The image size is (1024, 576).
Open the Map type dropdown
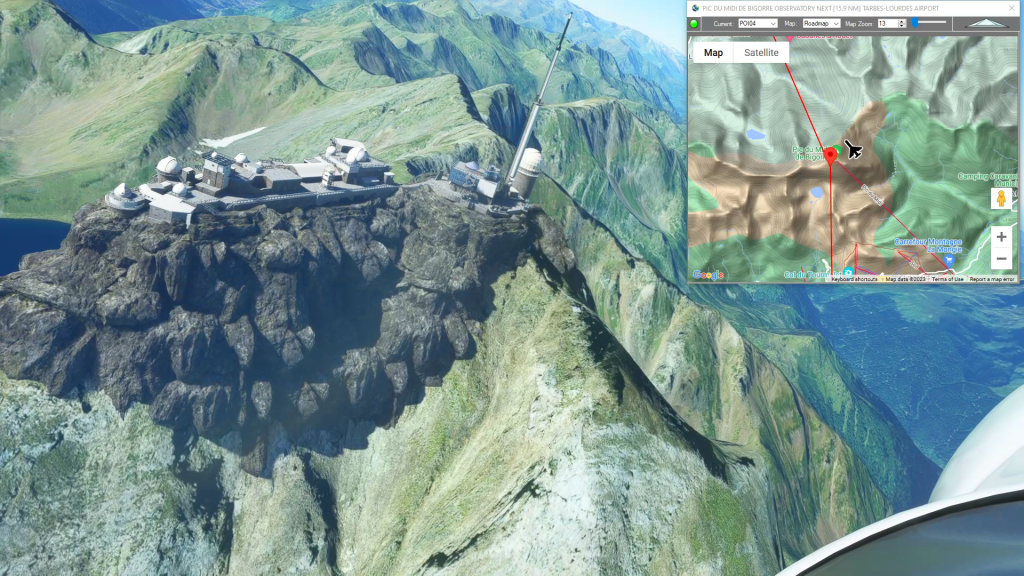(x=821, y=23)
